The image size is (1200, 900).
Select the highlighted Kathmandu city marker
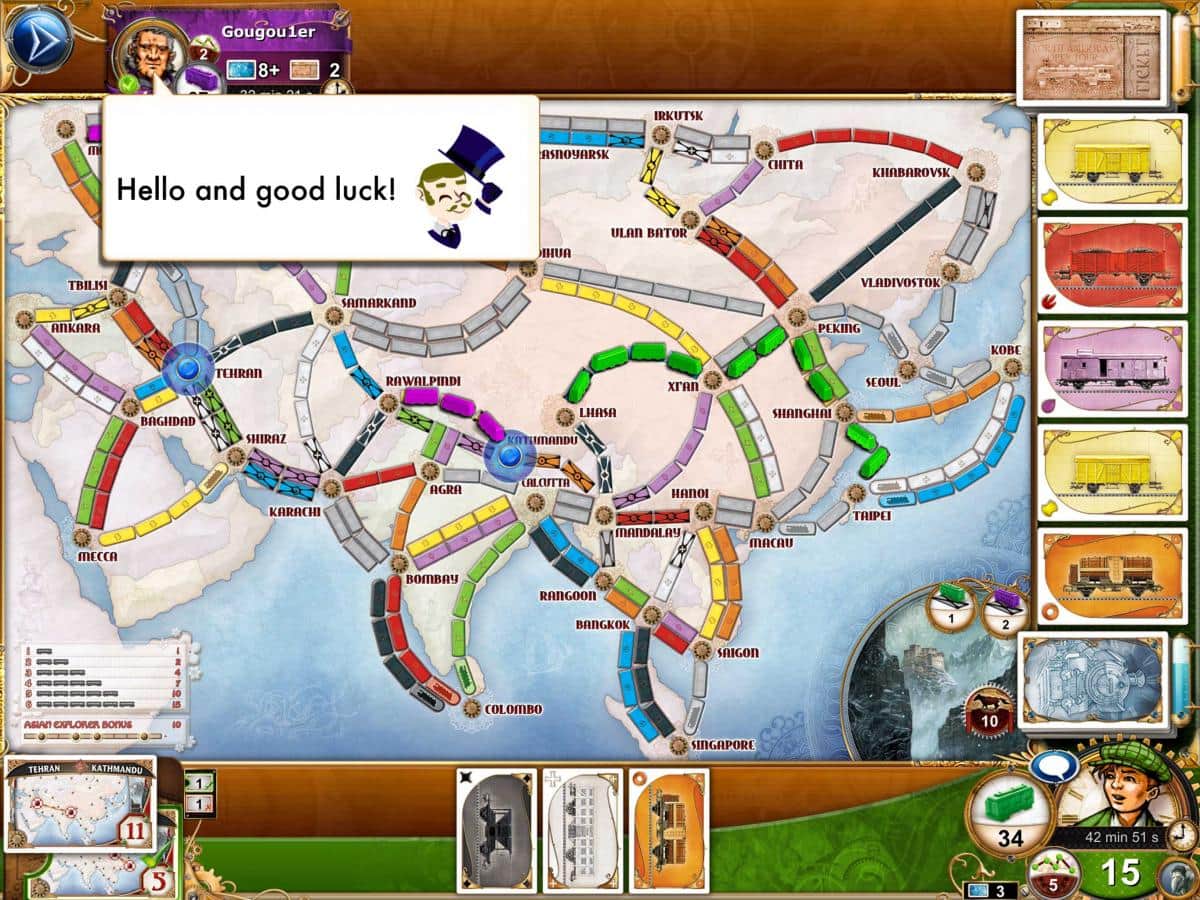pyautogui.click(x=508, y=456)
